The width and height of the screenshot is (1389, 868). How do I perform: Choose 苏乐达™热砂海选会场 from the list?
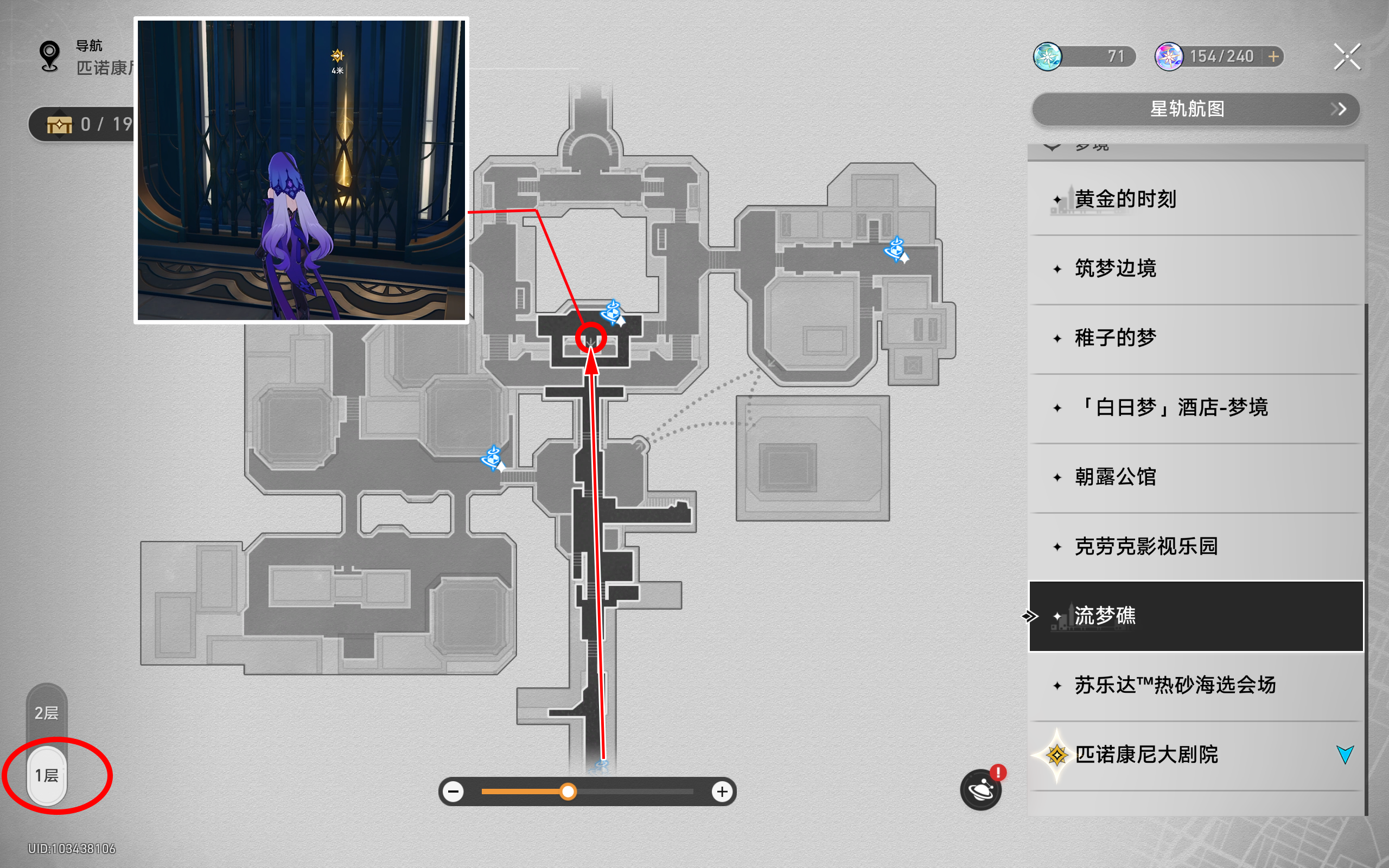(x=1195, y=685)
